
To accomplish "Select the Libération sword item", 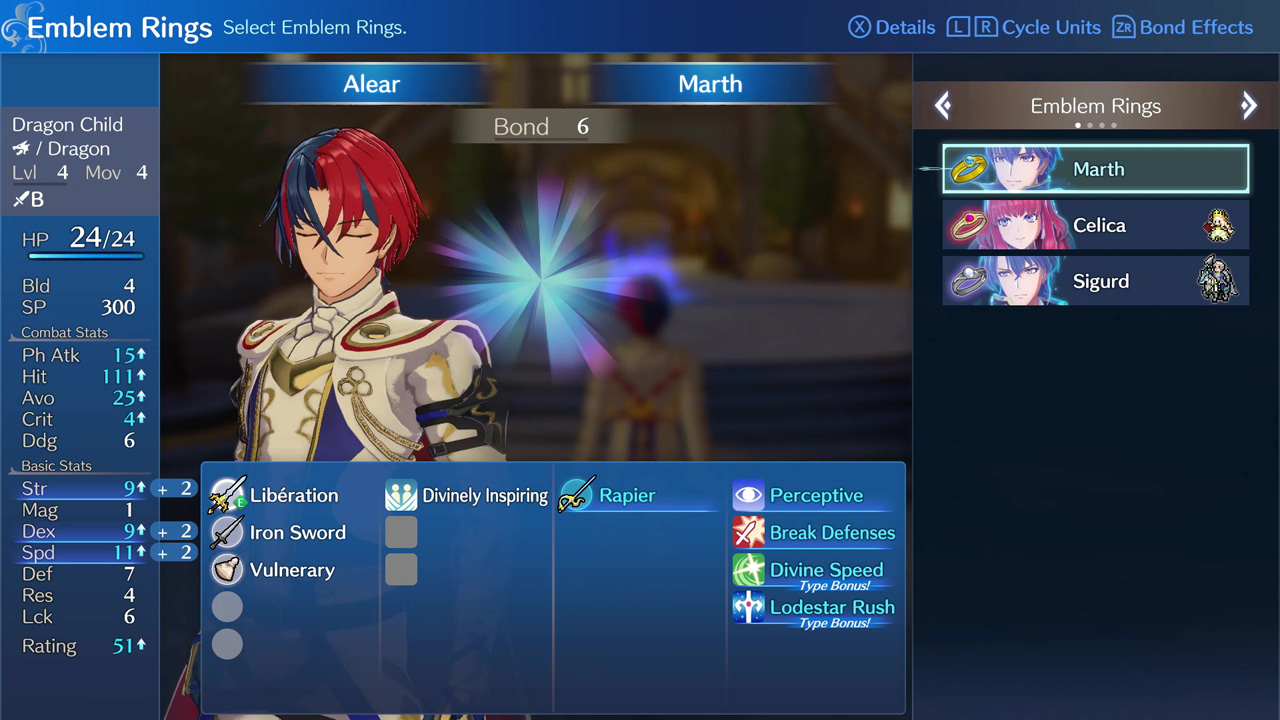I will pos(276,495).
